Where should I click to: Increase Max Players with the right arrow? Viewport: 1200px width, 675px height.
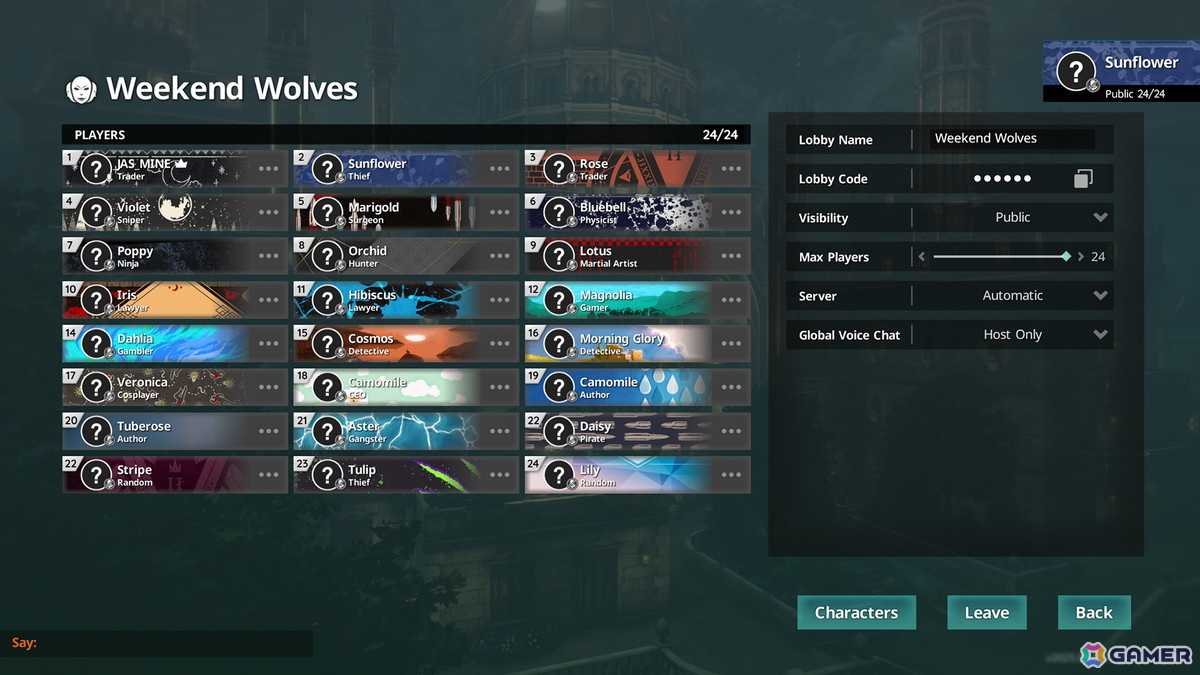coord(1080,257)
